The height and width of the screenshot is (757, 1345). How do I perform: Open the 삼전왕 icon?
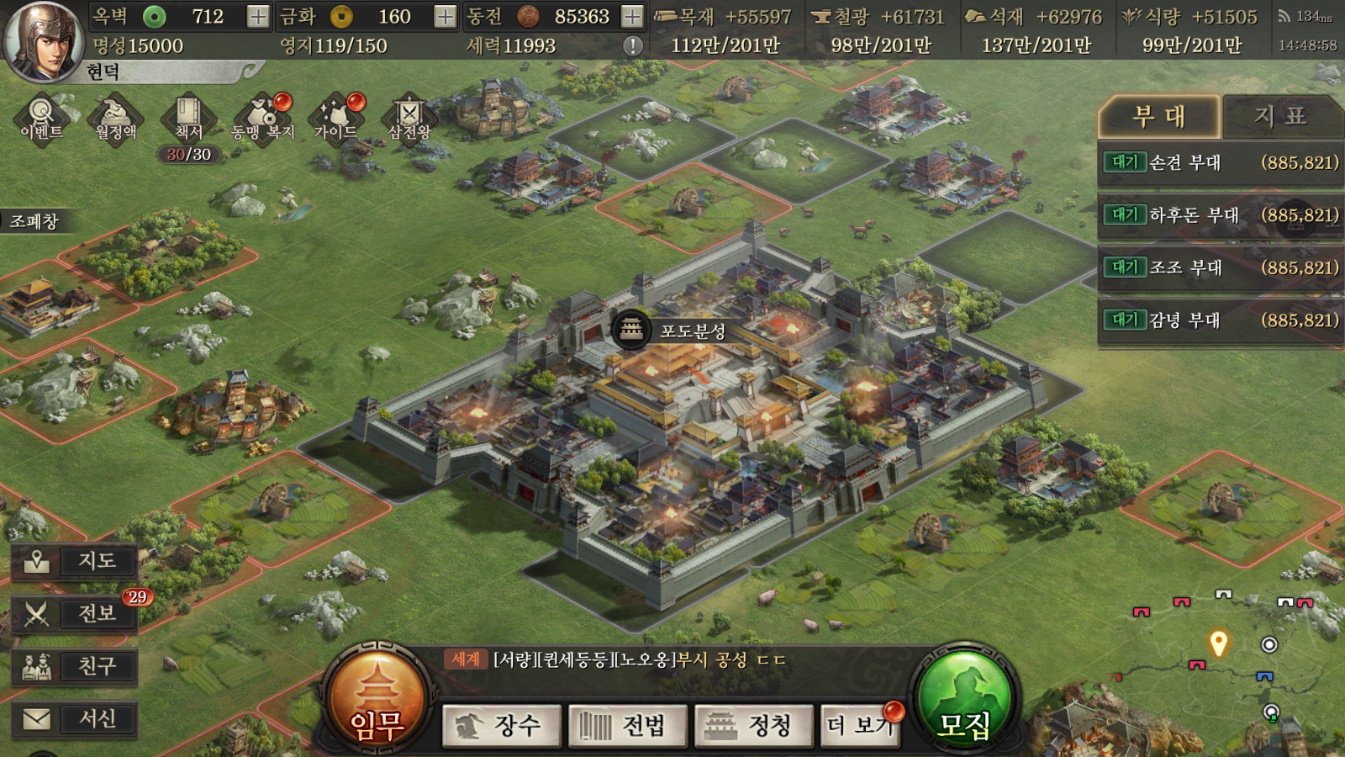pyautogui.click(x=408, y=119)
